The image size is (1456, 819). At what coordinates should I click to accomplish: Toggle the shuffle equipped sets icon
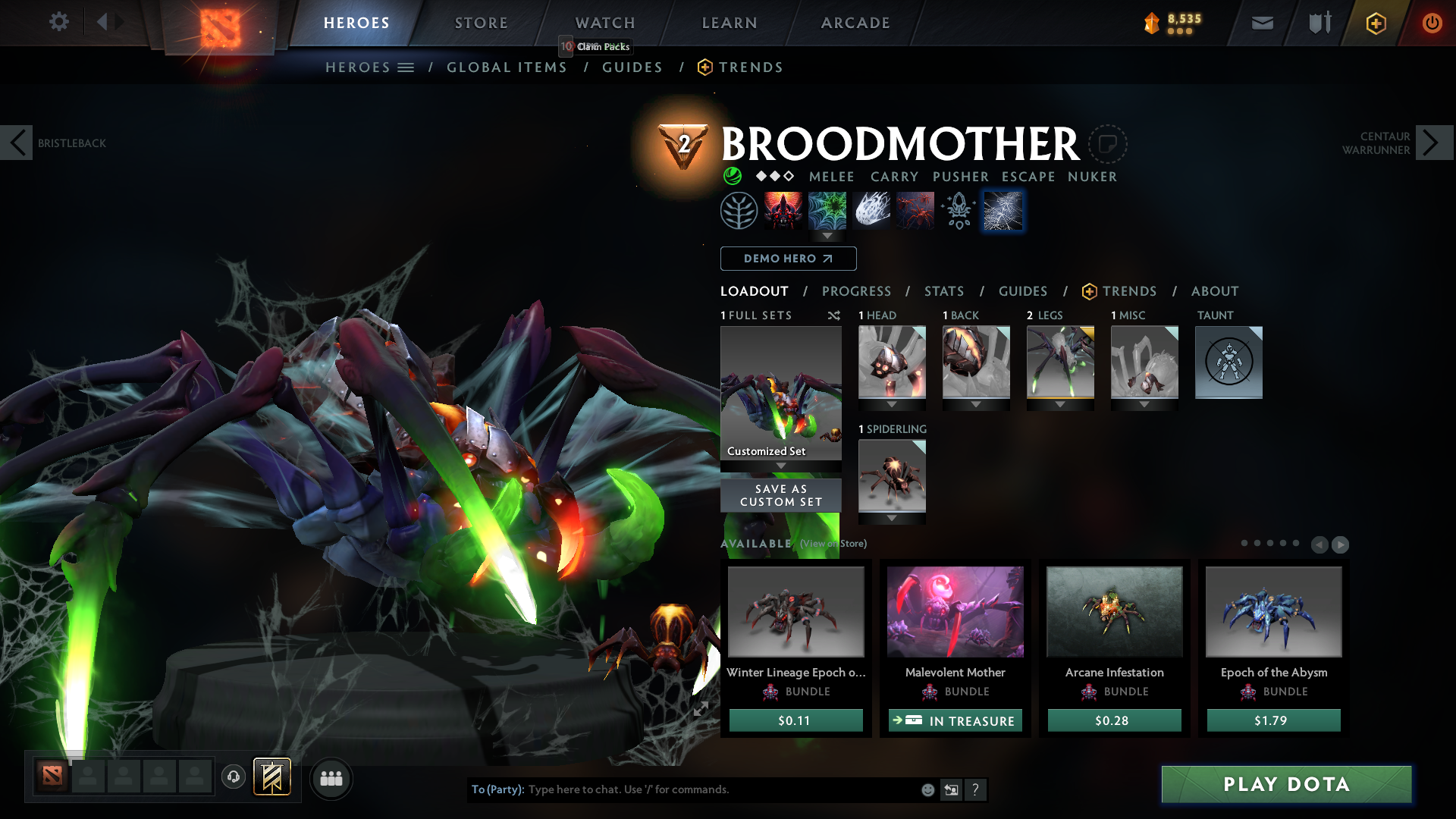coord(834,315)
